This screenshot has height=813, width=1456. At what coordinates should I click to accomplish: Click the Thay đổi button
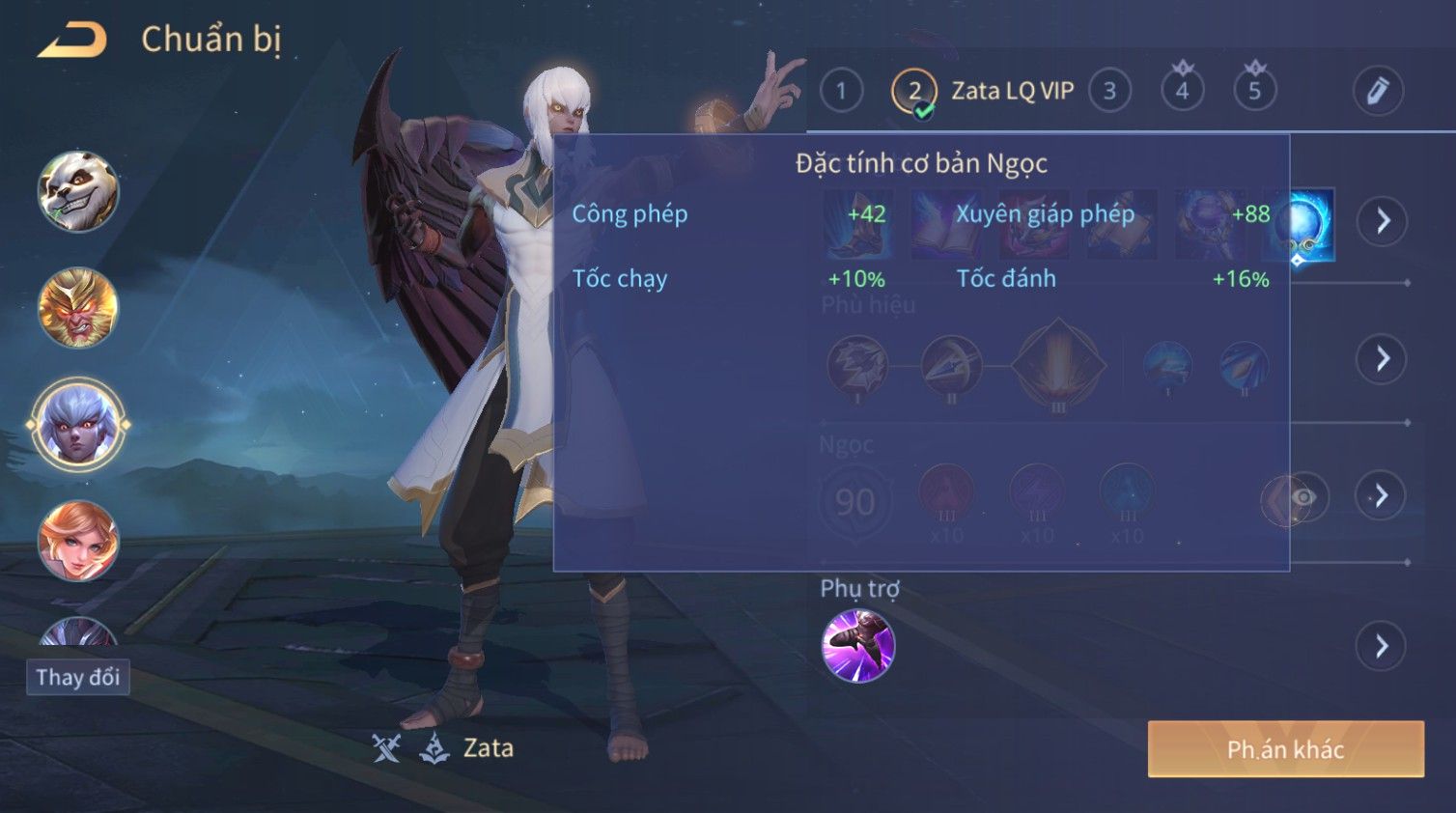click(x=78, y=677)
